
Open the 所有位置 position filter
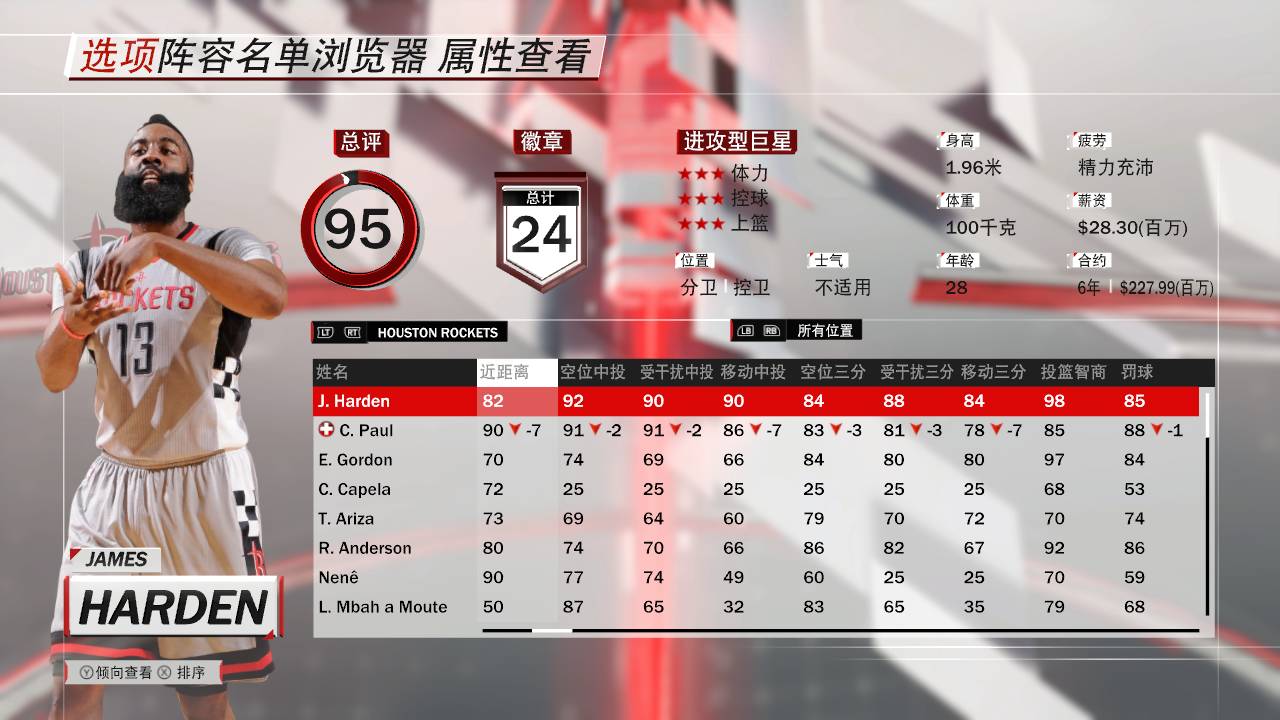(827, 331)
